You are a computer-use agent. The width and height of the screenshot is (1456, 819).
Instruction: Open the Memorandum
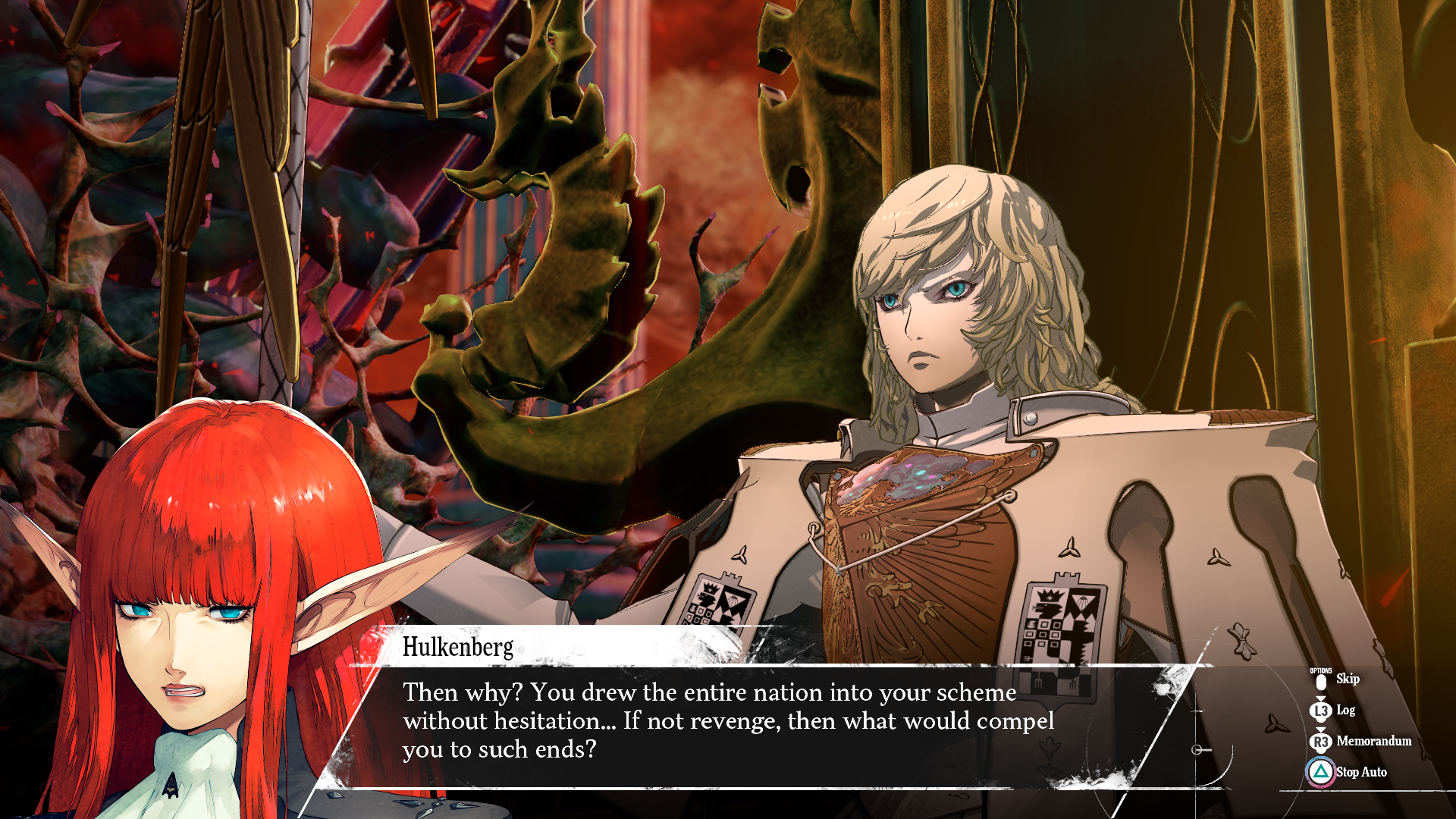[1373, 742]
